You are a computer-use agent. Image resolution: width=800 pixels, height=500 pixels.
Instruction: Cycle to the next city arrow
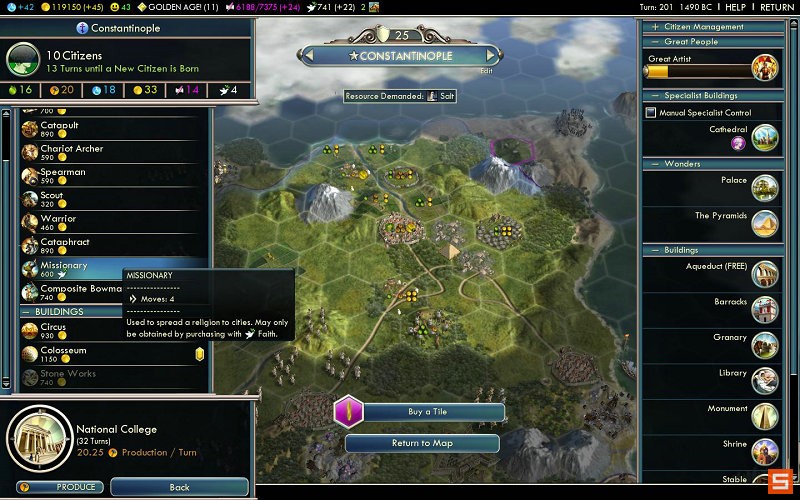tap(490, 56)
